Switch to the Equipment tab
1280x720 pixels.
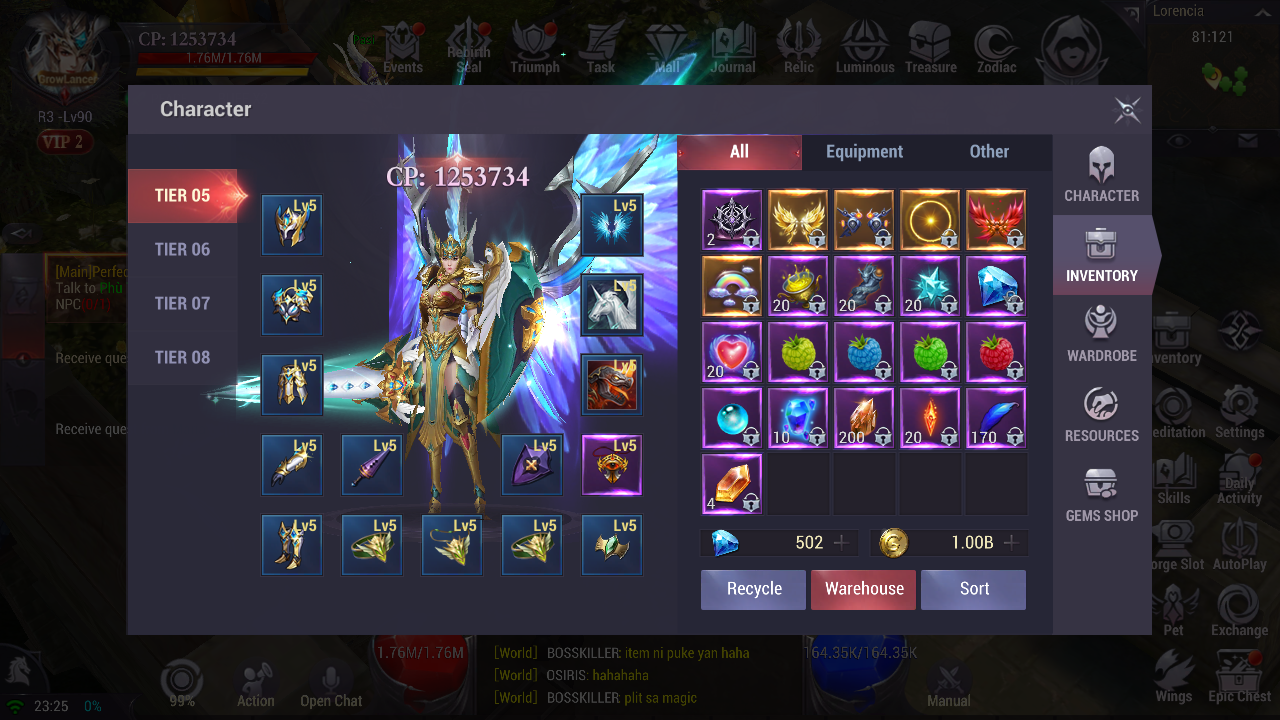864,152
